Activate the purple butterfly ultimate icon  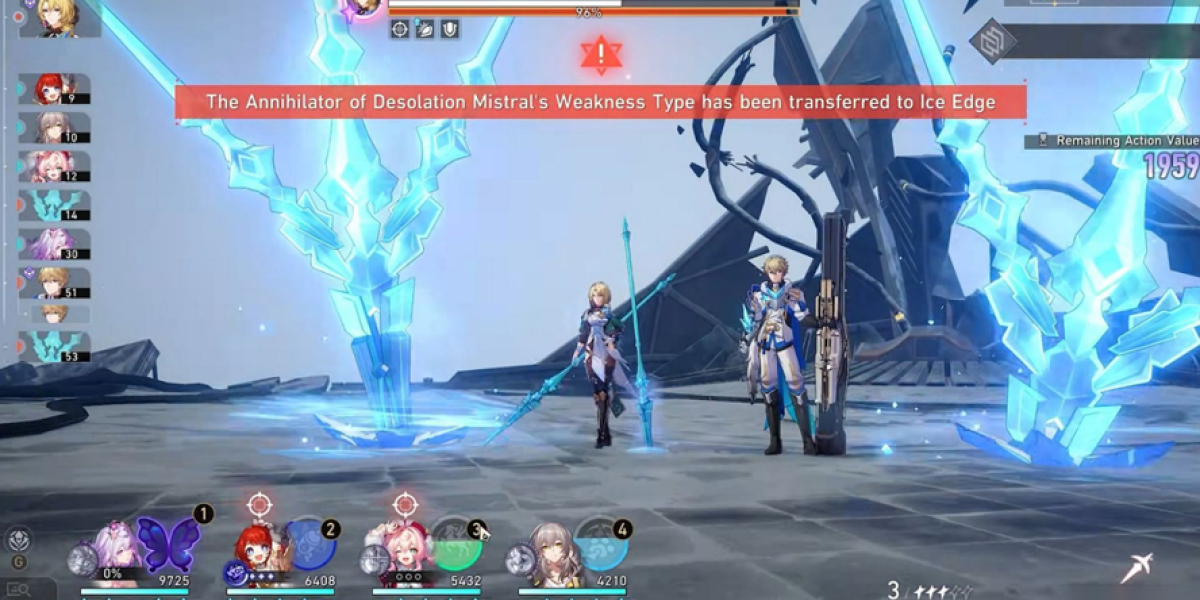click(168, 545)
